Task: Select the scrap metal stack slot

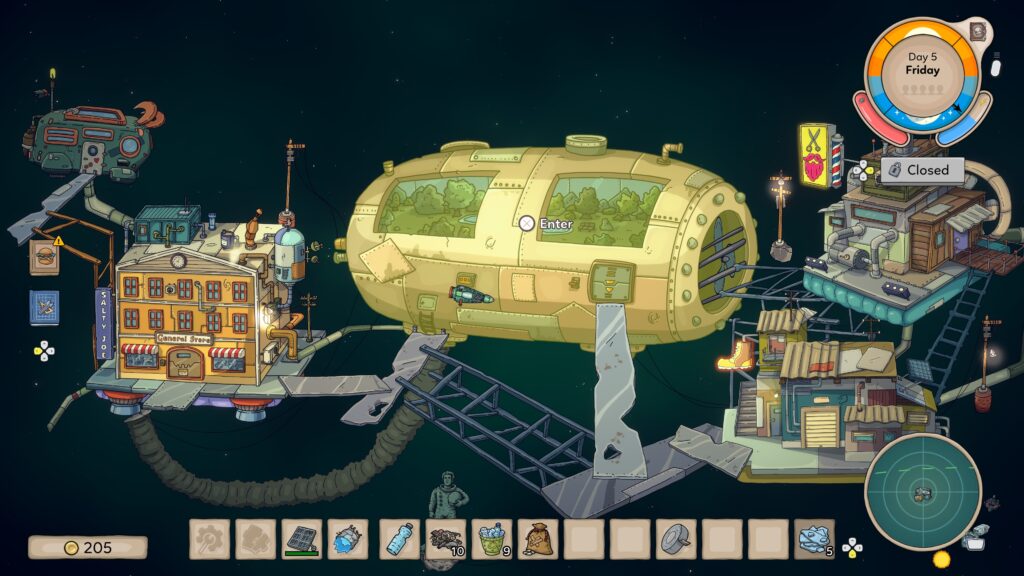Action: [x=445, y=539]
